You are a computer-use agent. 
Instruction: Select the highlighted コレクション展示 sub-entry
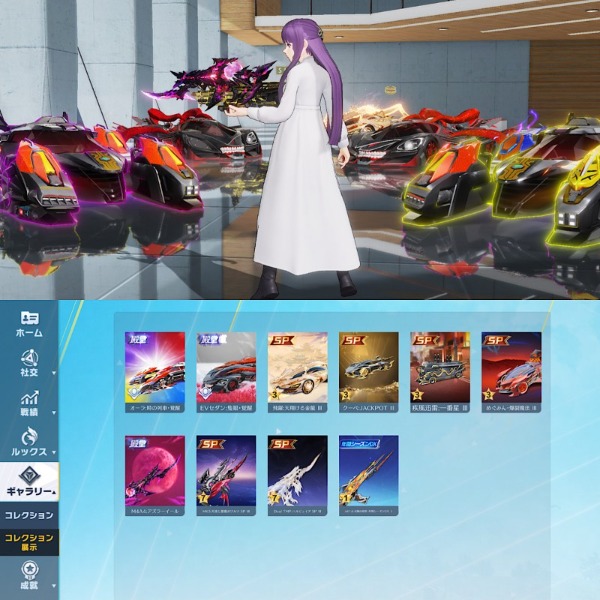pos(29,542)
